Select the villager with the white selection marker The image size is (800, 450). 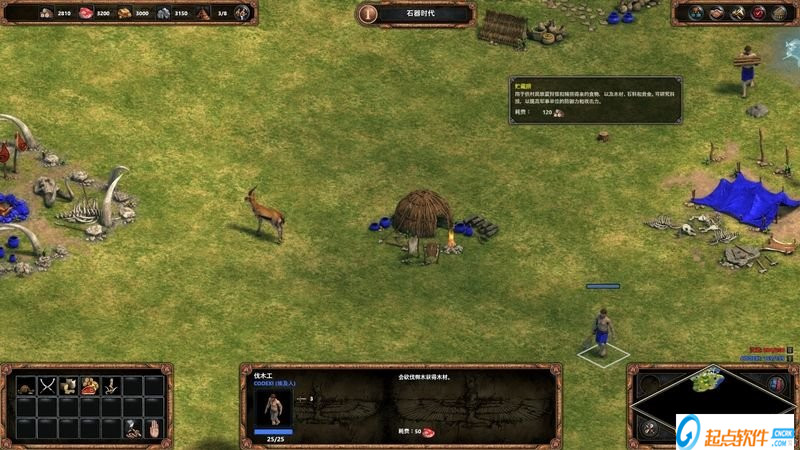[x=602, y=332]
